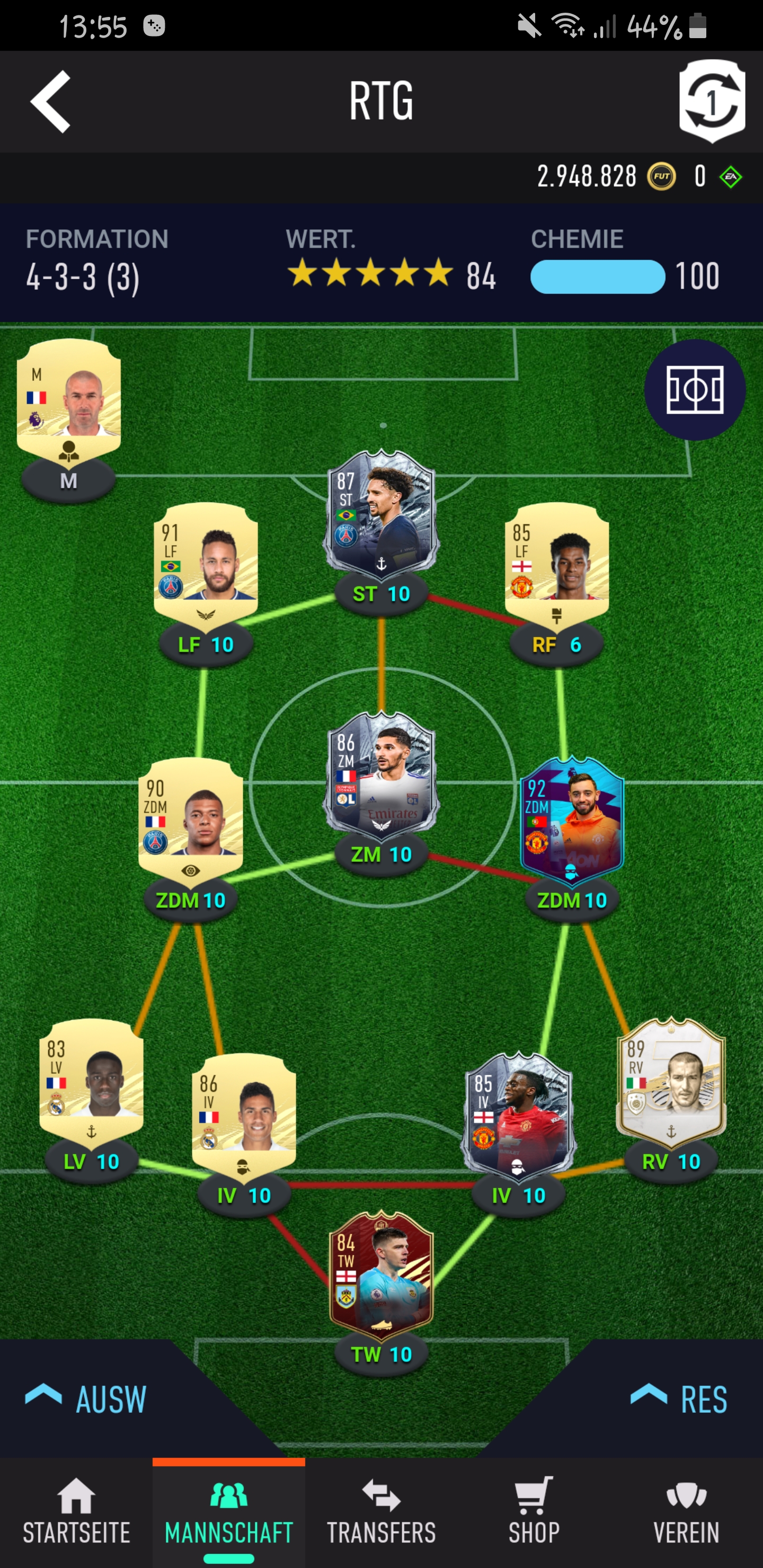
Task: Expand the AUSW substitutes panel
Action: pos(86,1398)
